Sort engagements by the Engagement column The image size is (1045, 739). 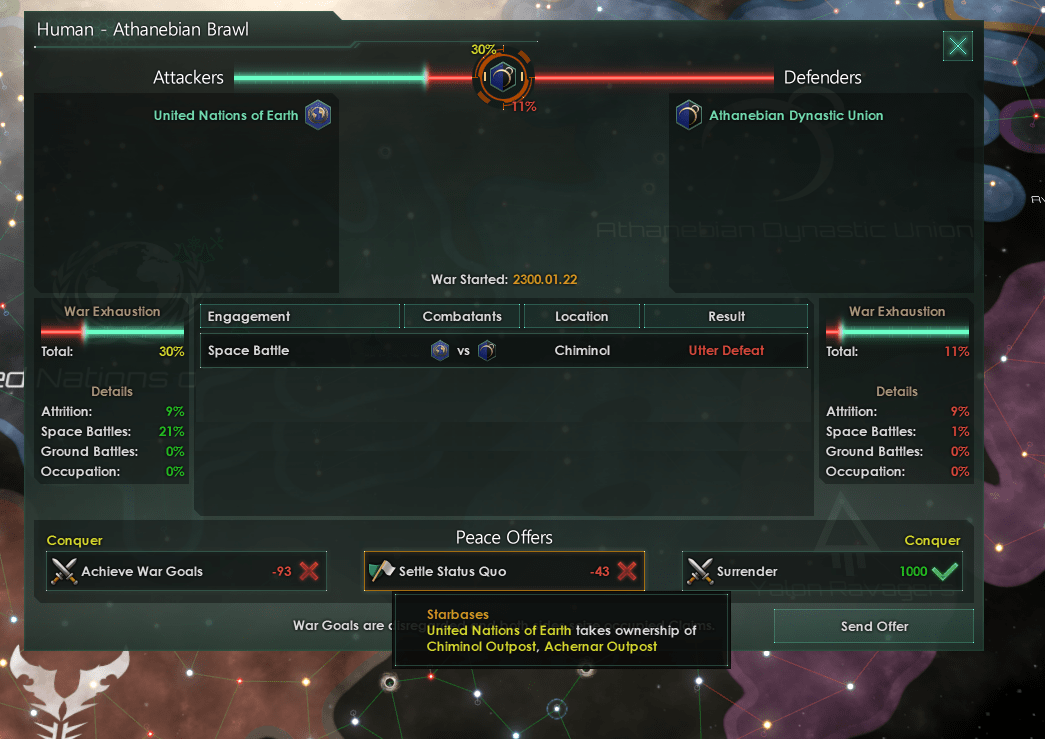coord(299,316)
